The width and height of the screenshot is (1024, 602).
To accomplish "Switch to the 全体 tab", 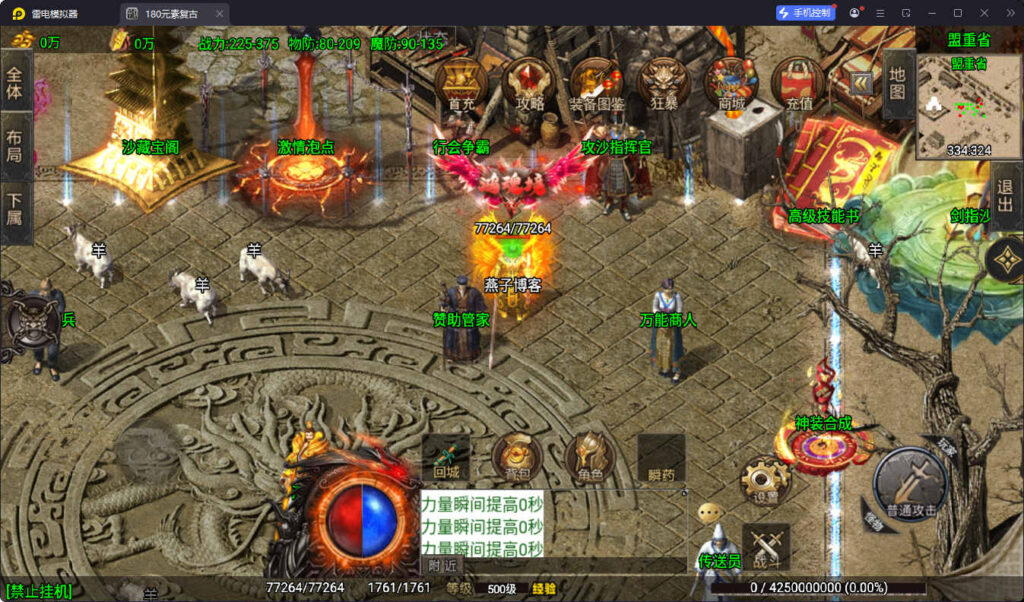I will point(15,82).
